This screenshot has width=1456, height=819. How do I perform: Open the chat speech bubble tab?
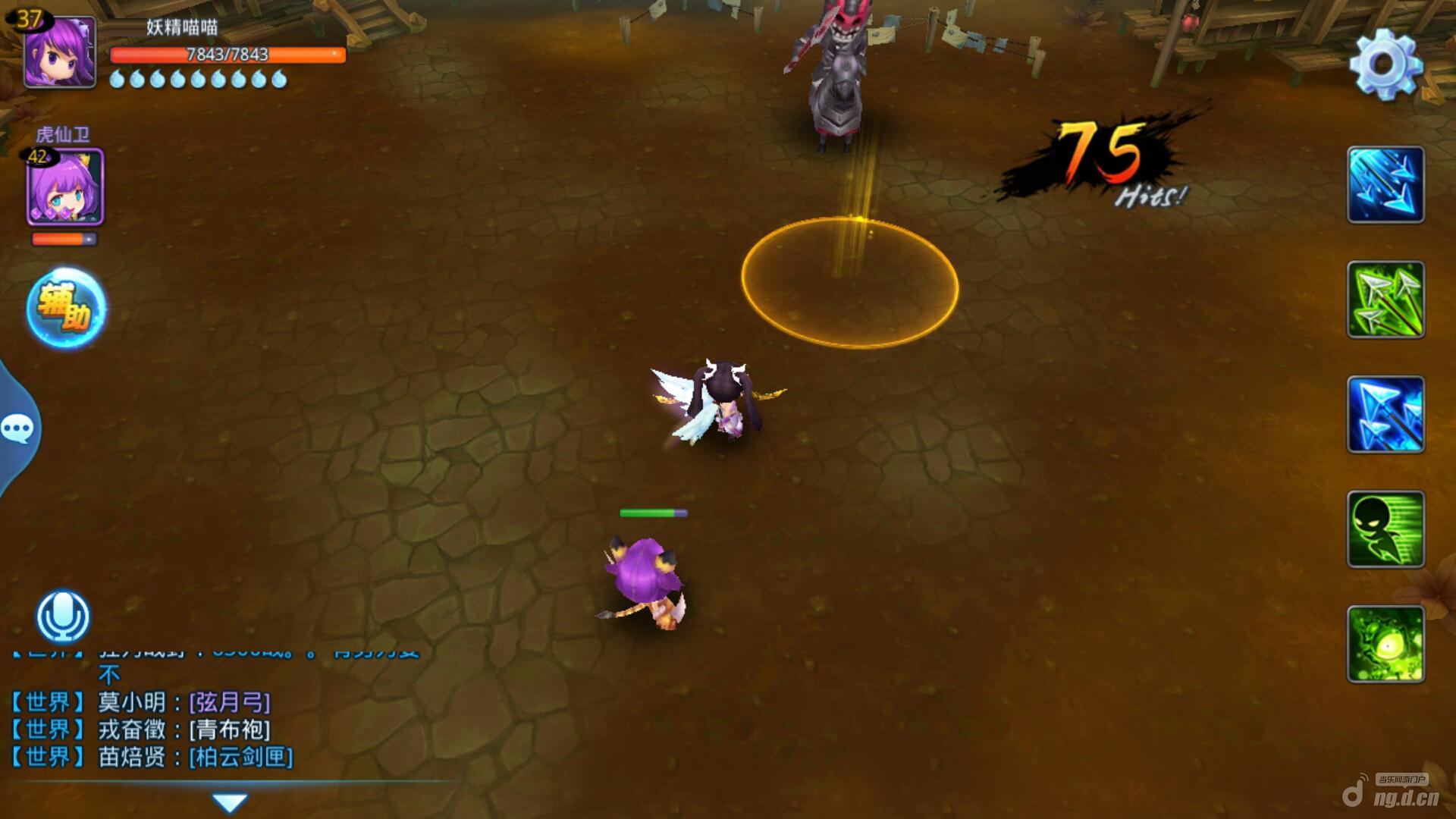coord(18,429)
